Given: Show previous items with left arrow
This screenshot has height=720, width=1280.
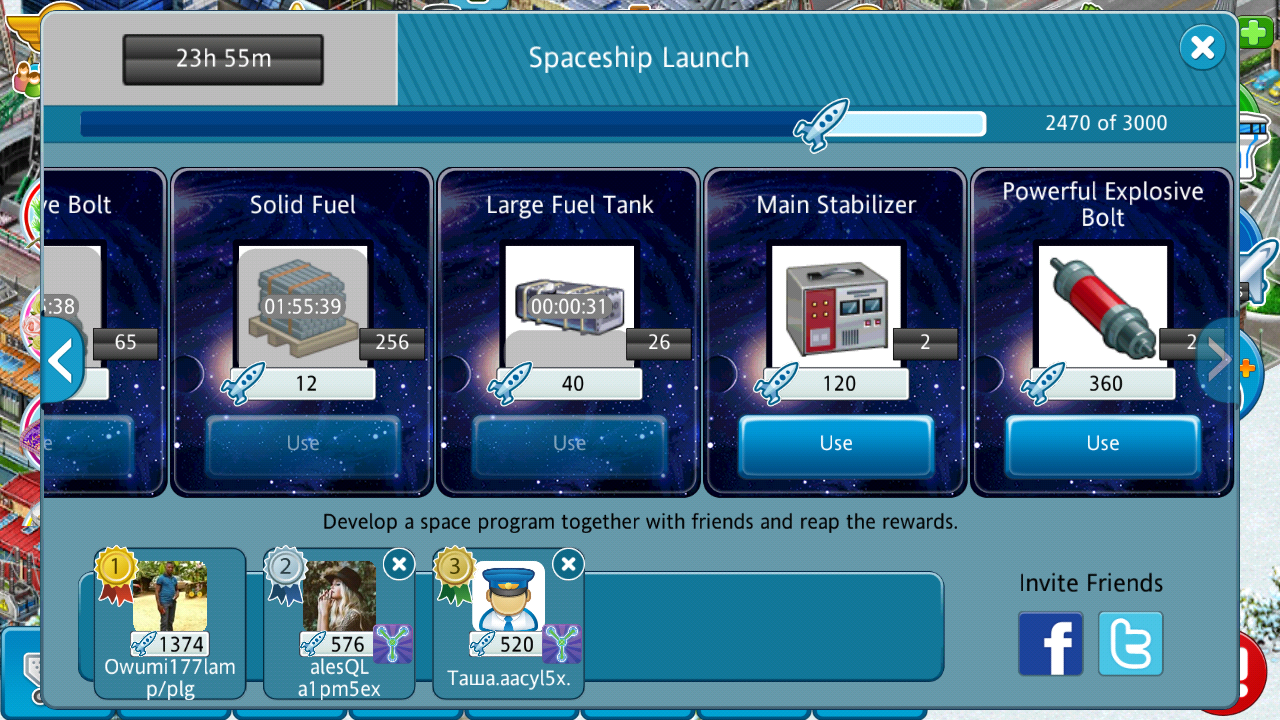Looking at the screenshot, I should pyautogui.click(x=61, y=361).
